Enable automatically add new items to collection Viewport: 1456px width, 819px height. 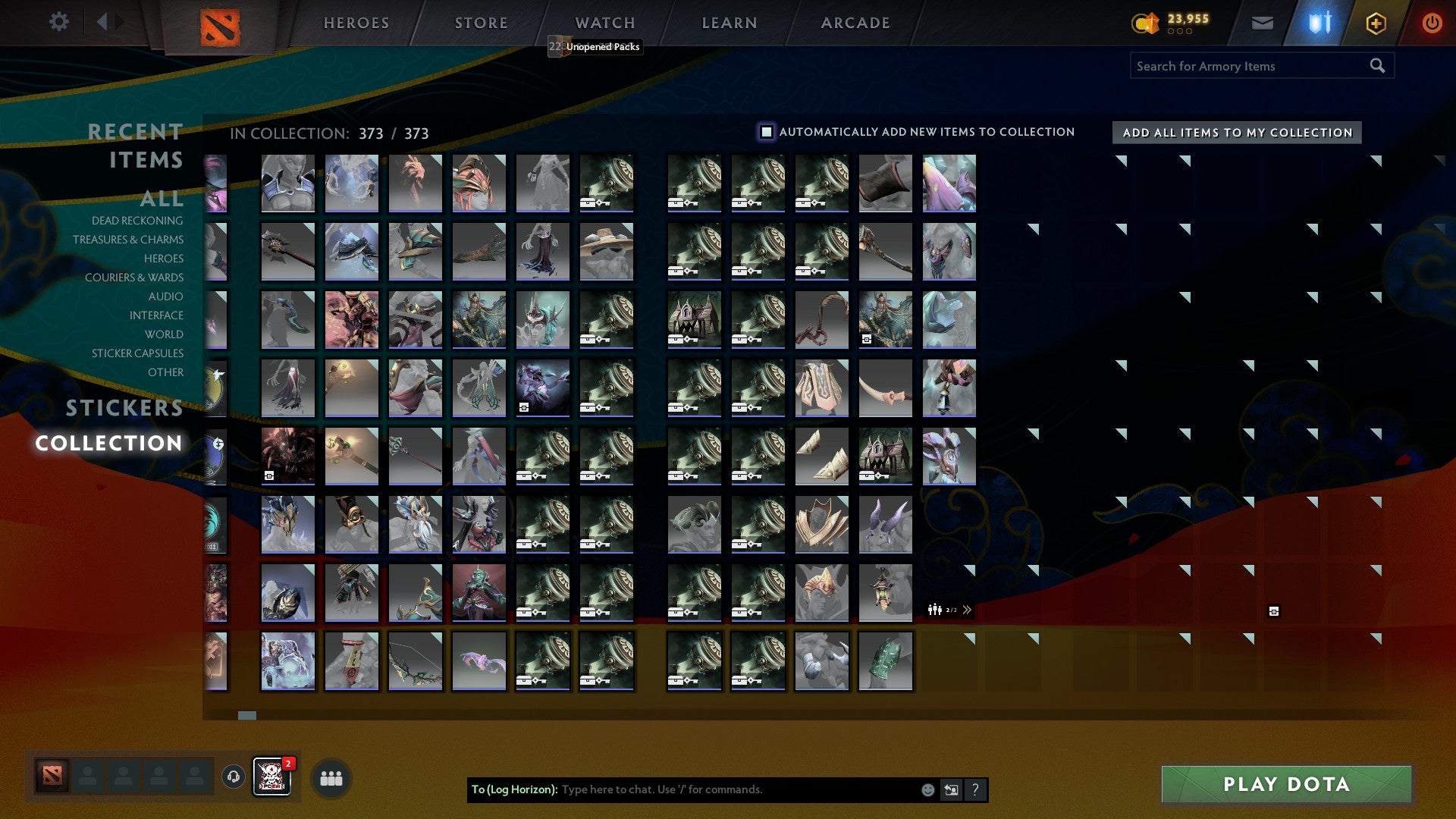pos(765,131)
